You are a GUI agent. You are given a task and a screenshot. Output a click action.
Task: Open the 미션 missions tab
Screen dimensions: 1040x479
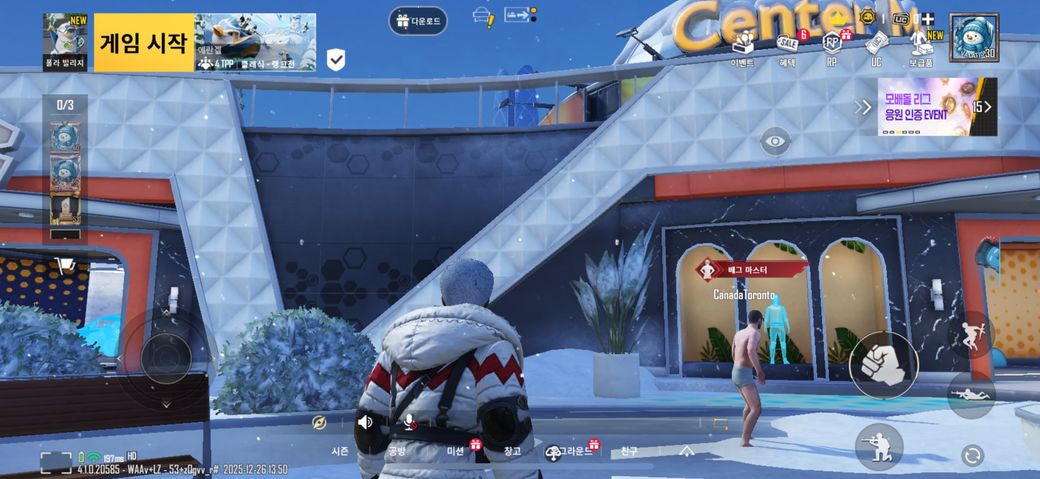point(455,451)
